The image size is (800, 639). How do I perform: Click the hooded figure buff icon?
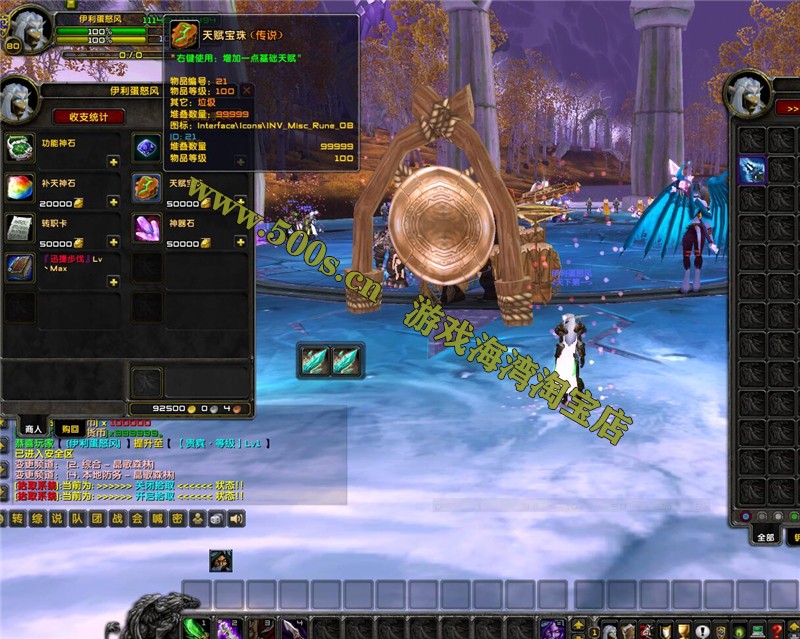coord(221,561)
